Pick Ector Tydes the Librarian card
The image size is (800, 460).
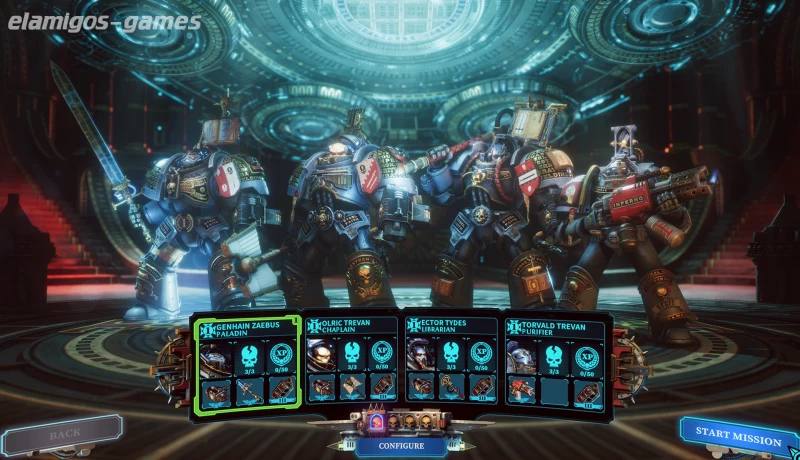(x=450, y=327)
